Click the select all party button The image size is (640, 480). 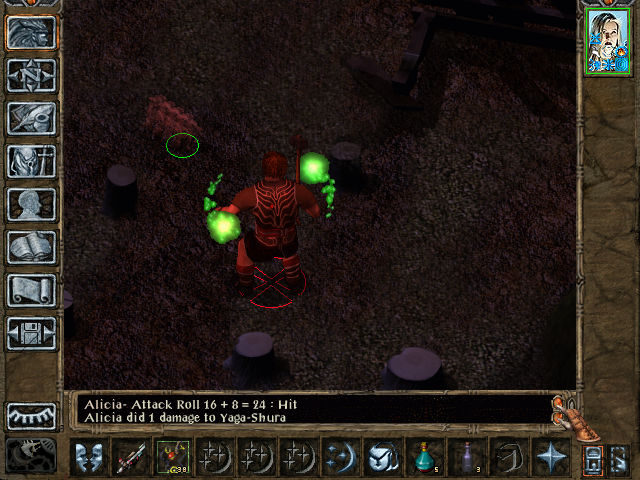coord(593,459)
